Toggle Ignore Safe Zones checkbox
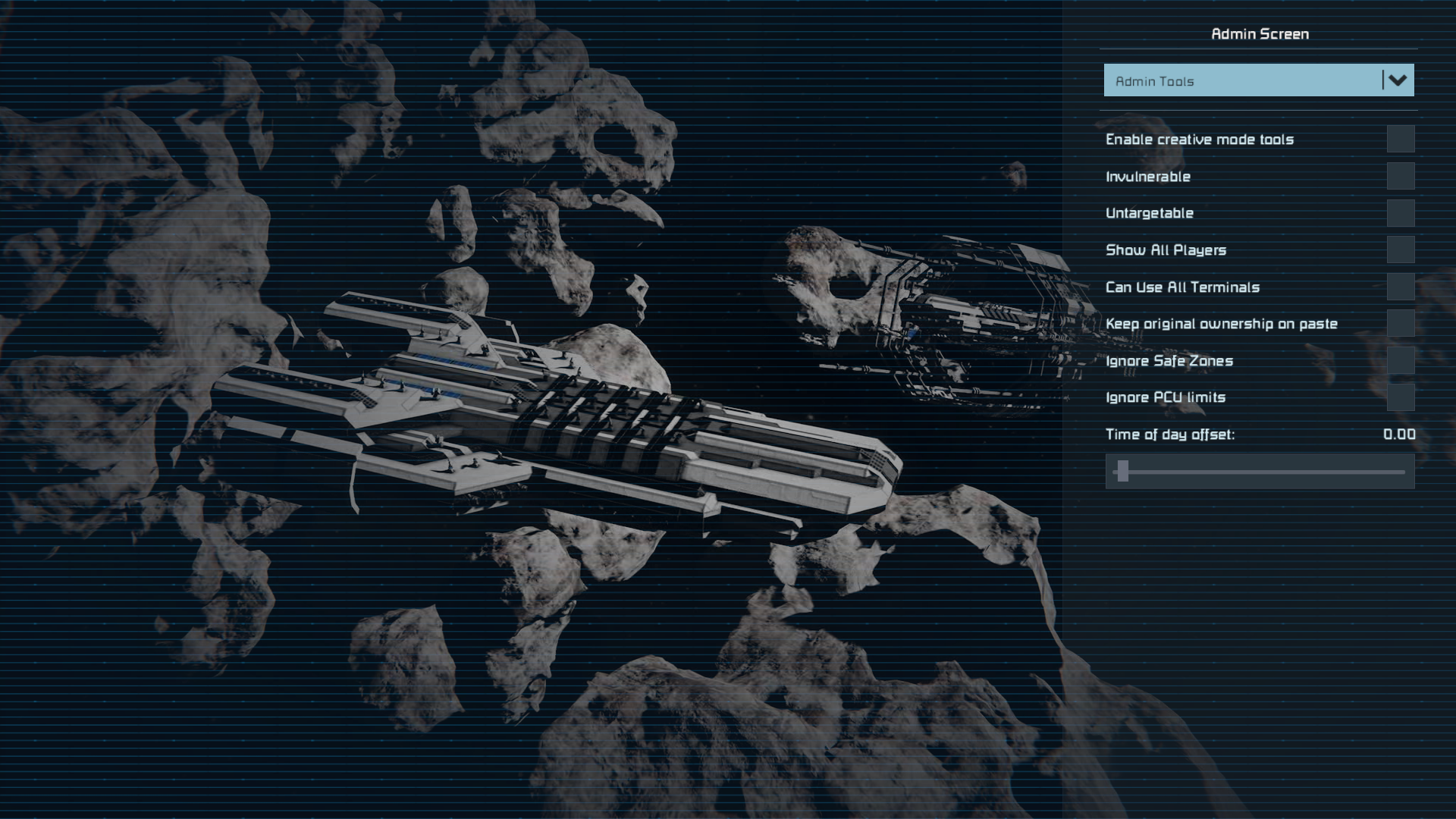Image resolution: width=1456 pixels, height=819 pixels. click(1400, 361)
